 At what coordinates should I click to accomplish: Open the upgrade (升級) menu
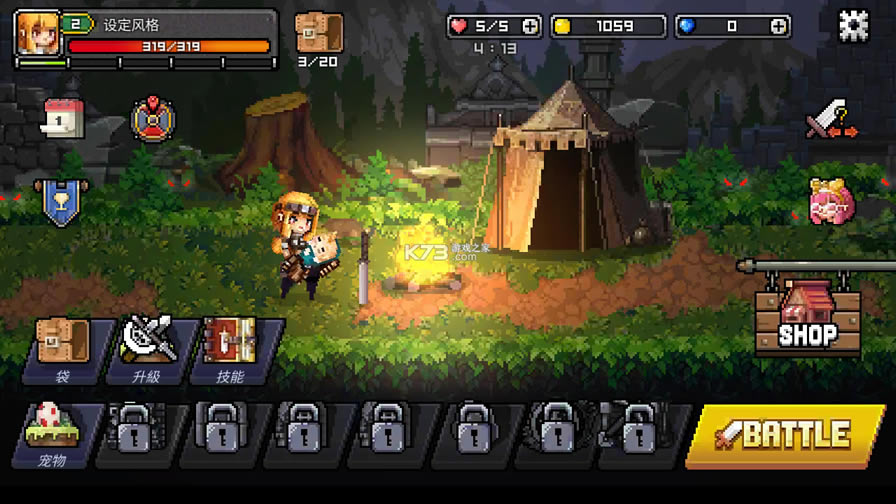[146, 350]
